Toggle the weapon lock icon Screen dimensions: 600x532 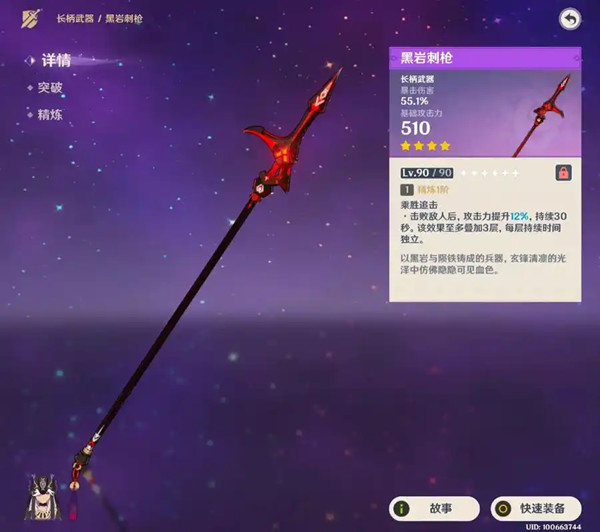point(563,173)
